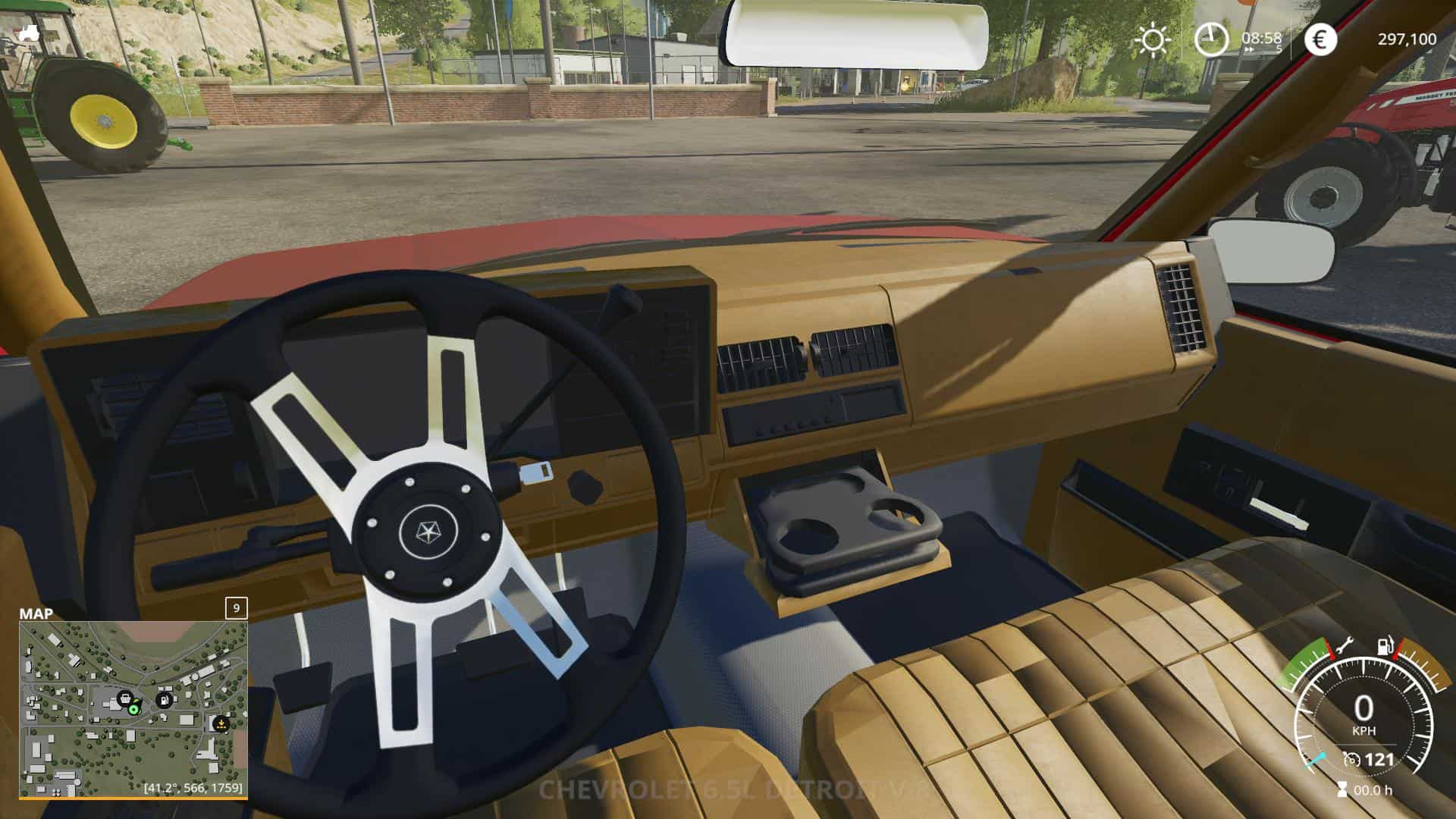Click the euro money icon
Screen dimensions: 1456x819
1320,39
